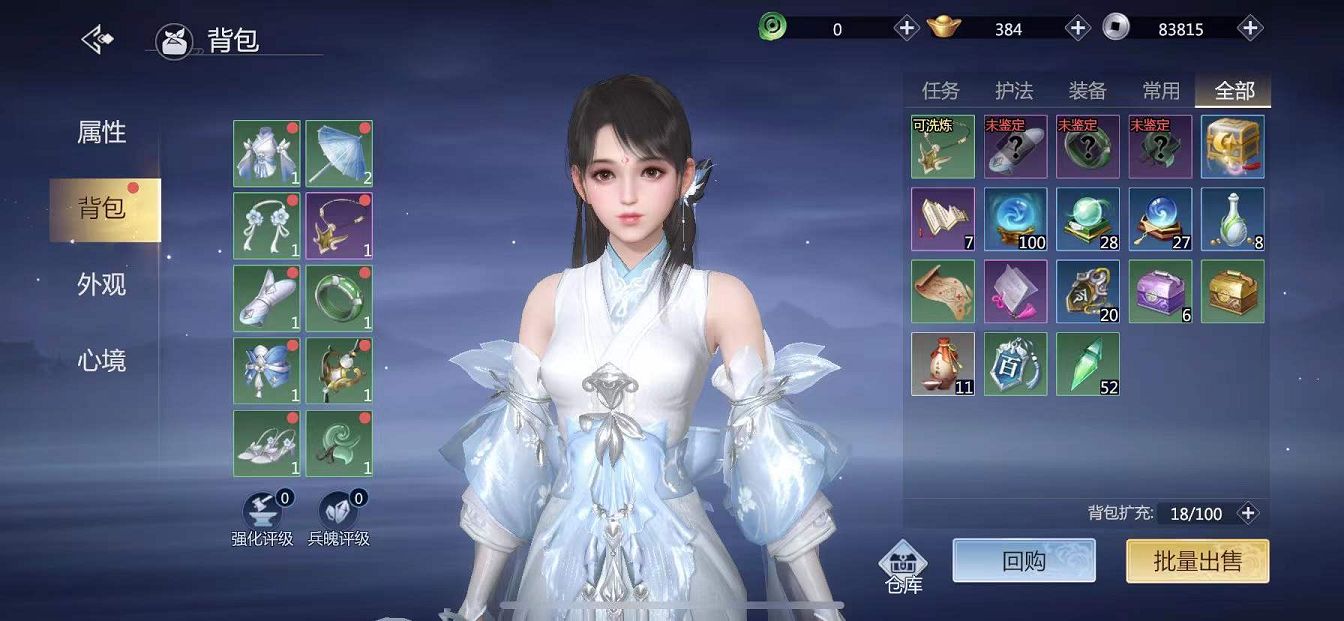Go back using the top-left arrow
The width and height of the screenshot is (1344, 621).
coord(97,40)
